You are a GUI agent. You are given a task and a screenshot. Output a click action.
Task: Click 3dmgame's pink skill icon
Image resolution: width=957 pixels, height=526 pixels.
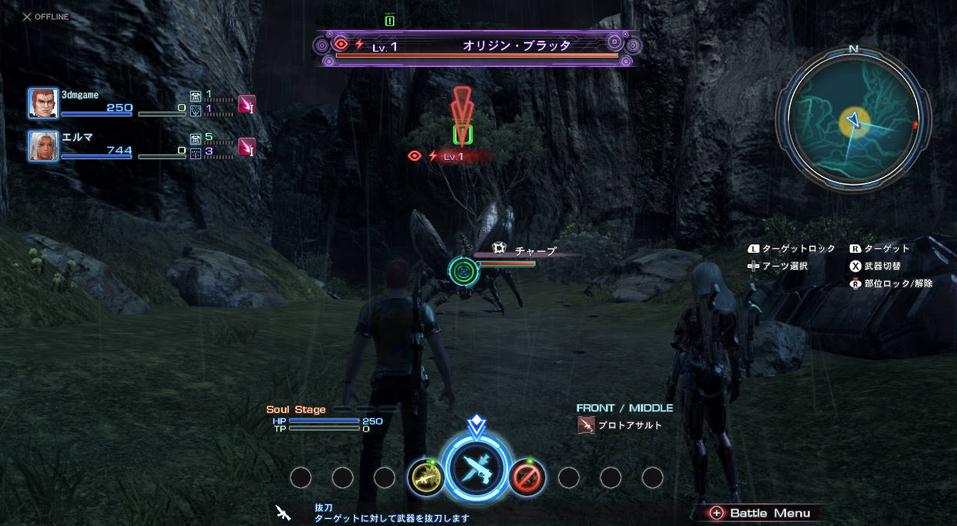(x=246, y=103)
